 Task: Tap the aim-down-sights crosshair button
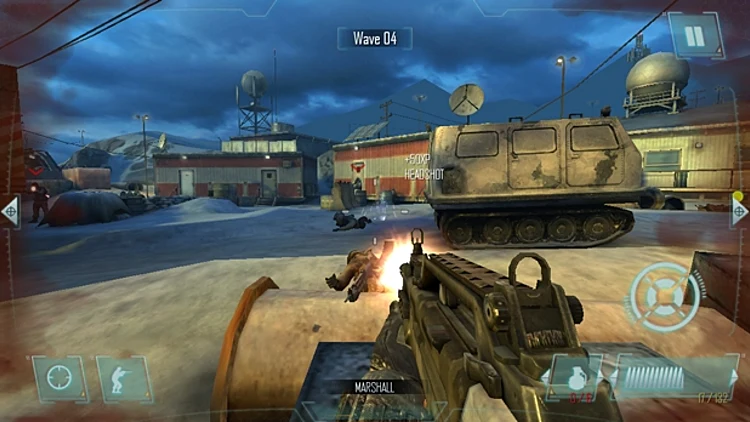pyautogui.click(x=60, y=379)
